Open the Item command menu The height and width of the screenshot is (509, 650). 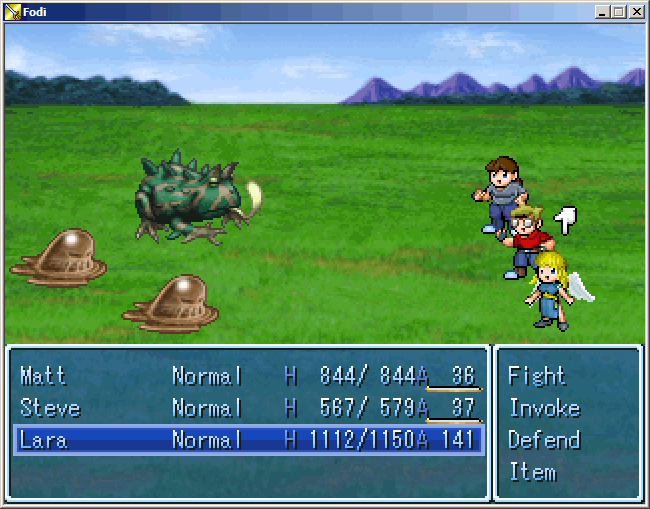pos(532,472)
